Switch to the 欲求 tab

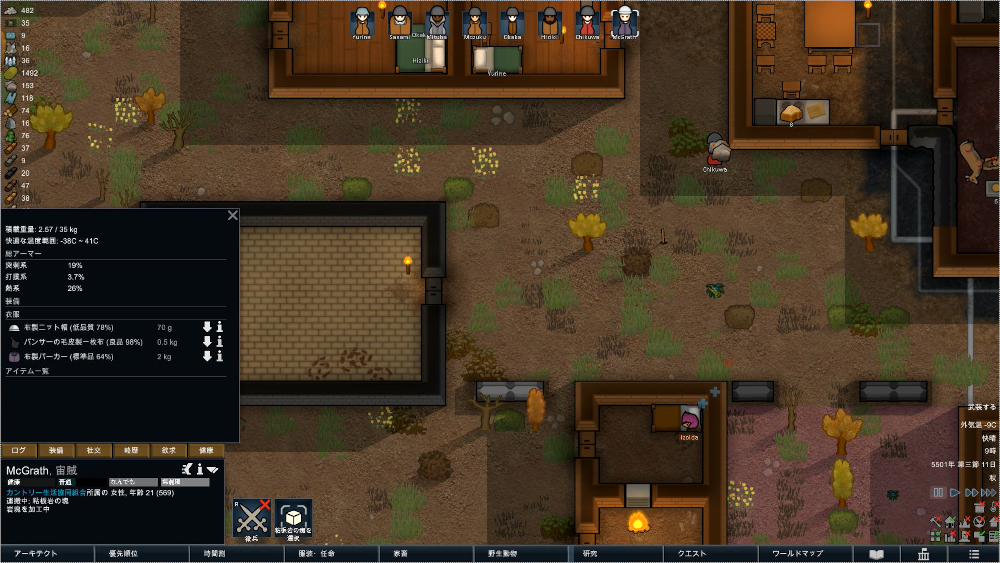click(168, 450)
